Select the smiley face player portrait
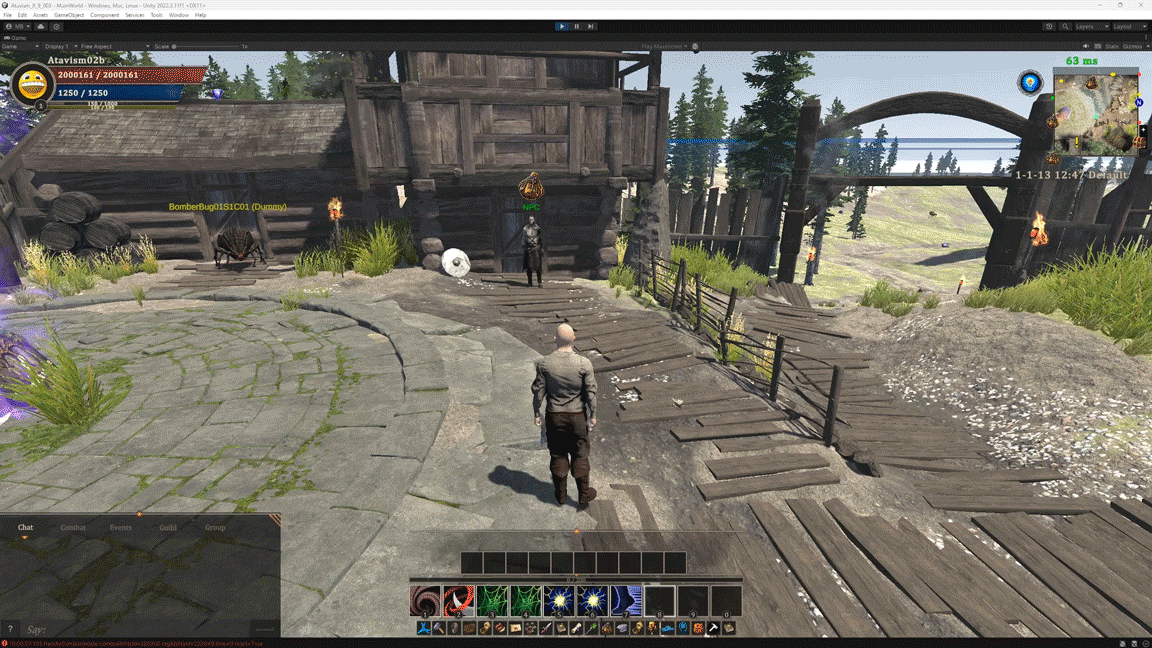The width and height of the screenshot is (1152, 648). point(32,85)
